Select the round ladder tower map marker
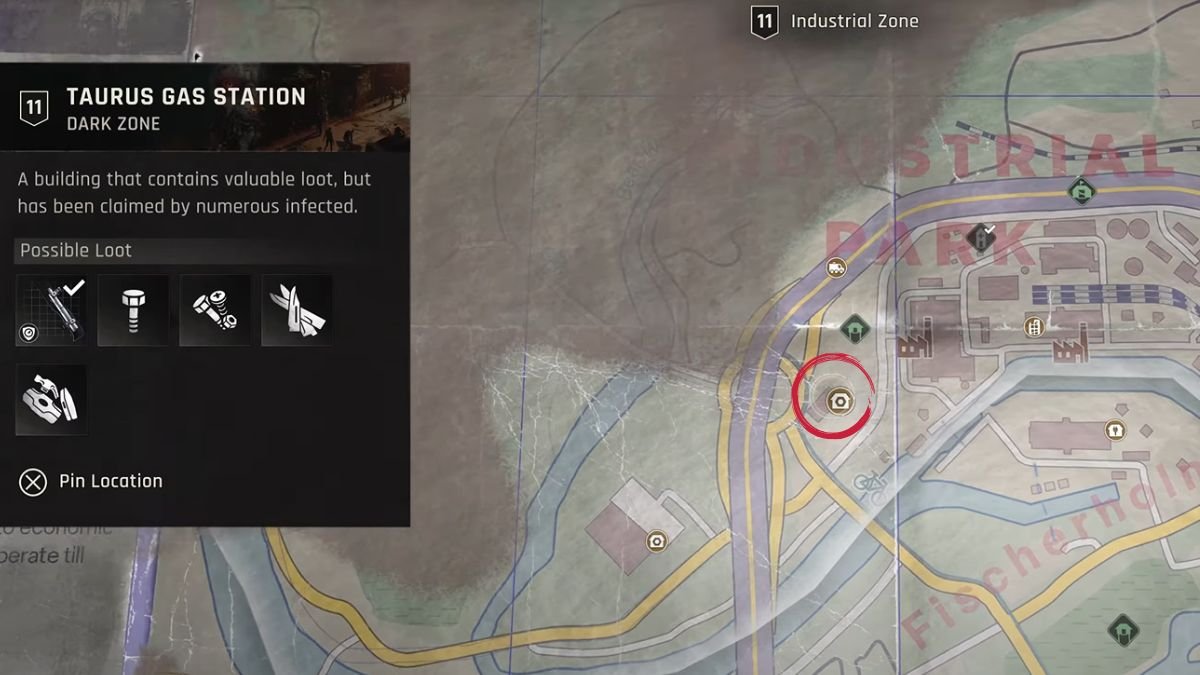 coord(1033,326)
